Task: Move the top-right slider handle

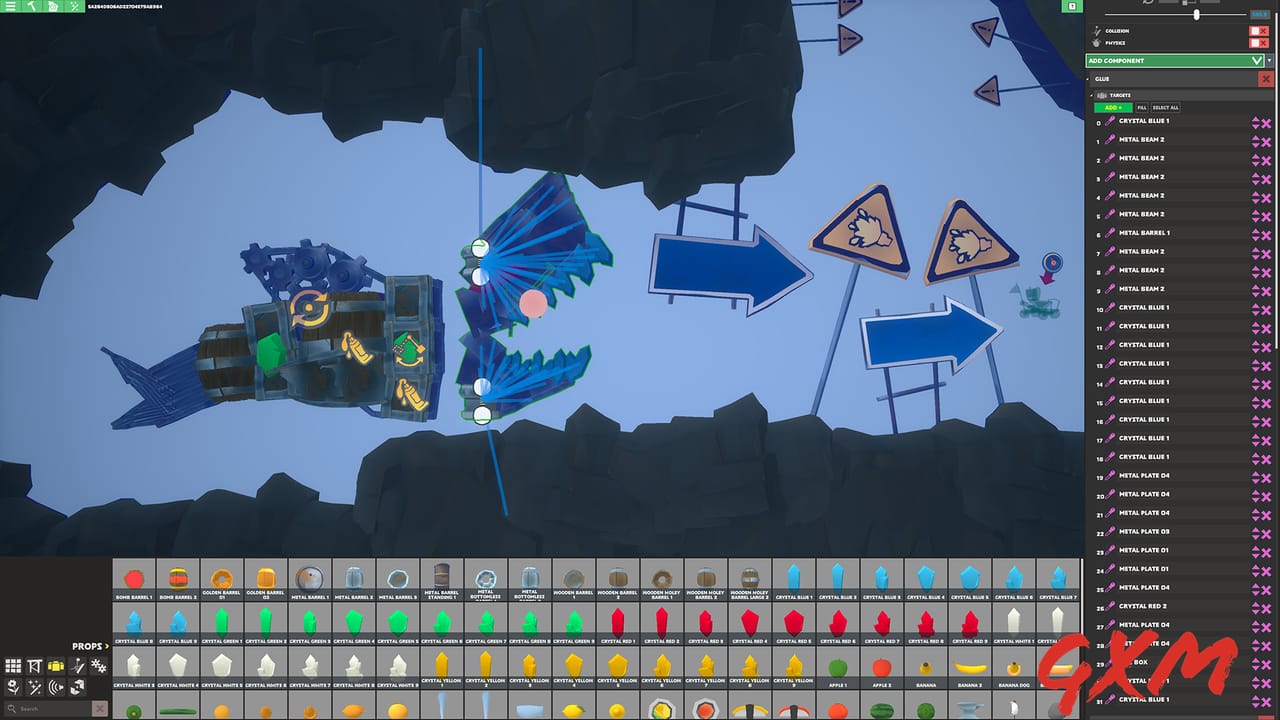Action: (1197, 15)
